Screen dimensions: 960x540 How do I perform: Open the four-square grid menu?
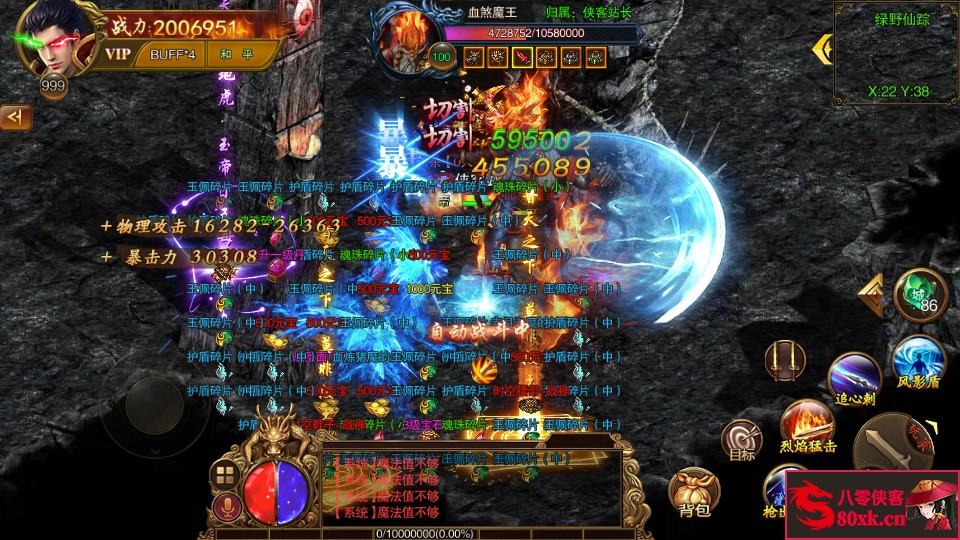tap(225, 474)
